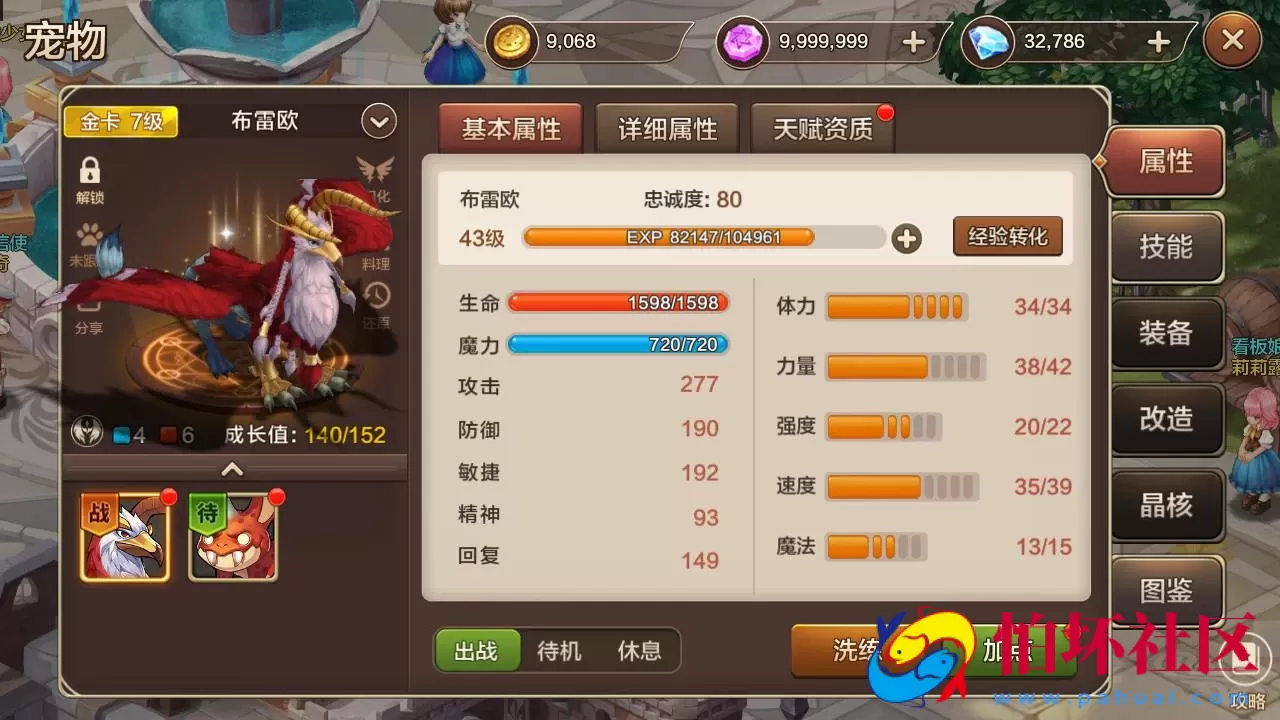This screenshot has height=720, width=1280.
Task: Switch to the 详细属性 tab
Action: point(666,128)
